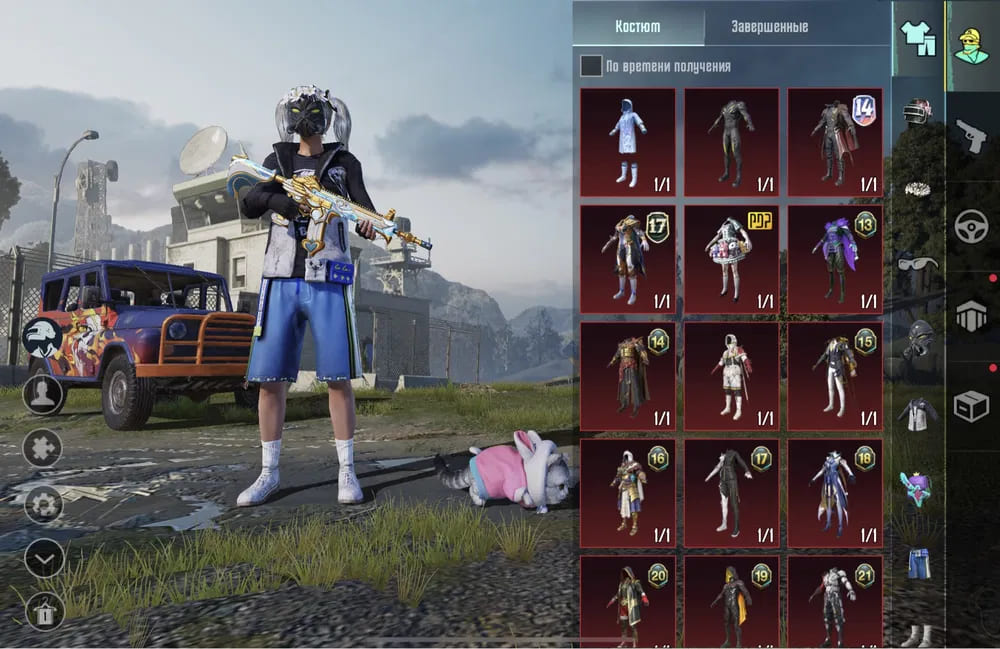Open the Завершенные tab
The width and height of the screenshot is (1000, 649).
769,27
